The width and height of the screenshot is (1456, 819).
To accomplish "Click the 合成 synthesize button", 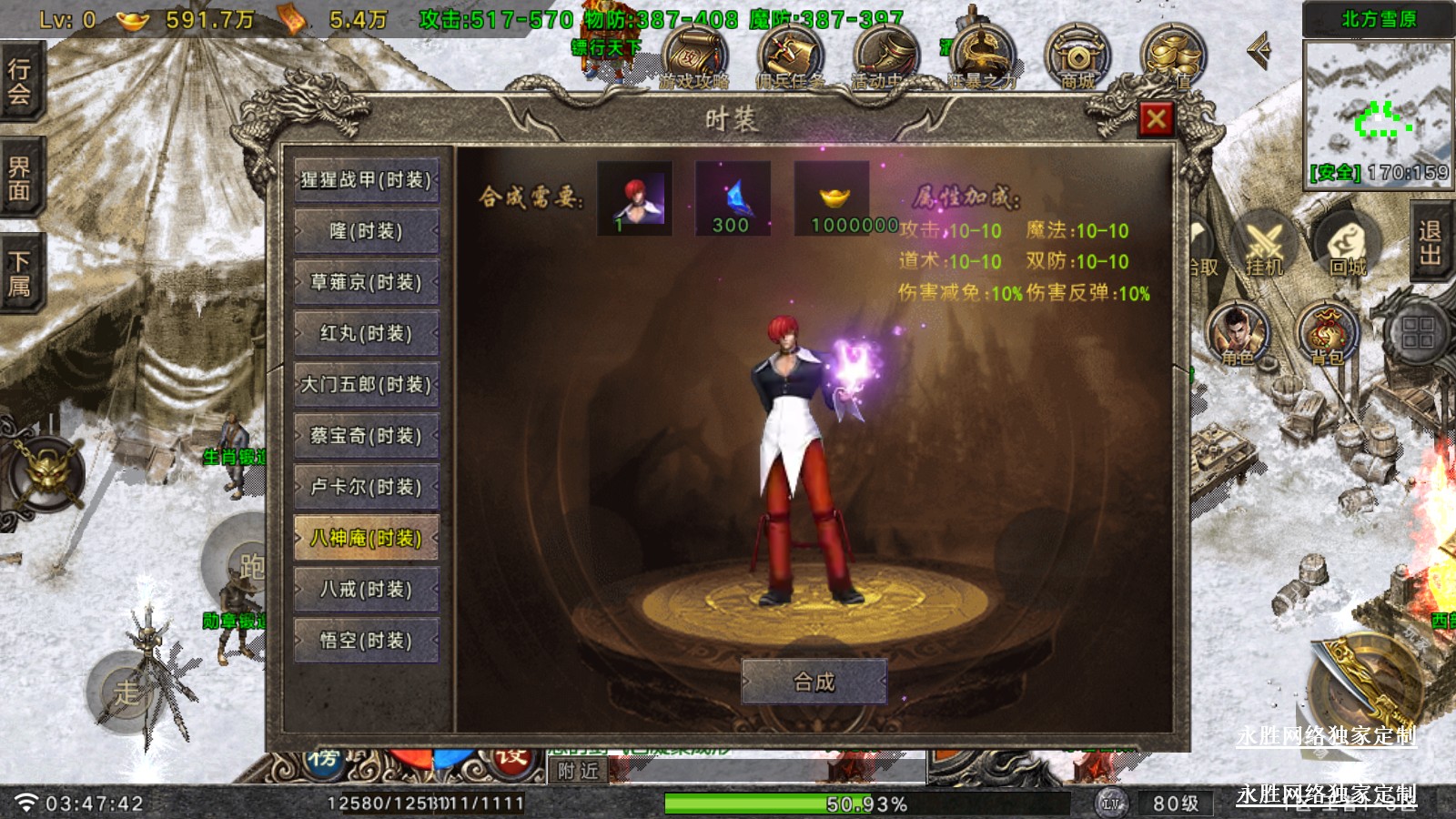I will pyautogui.click(x=814, y=682).
